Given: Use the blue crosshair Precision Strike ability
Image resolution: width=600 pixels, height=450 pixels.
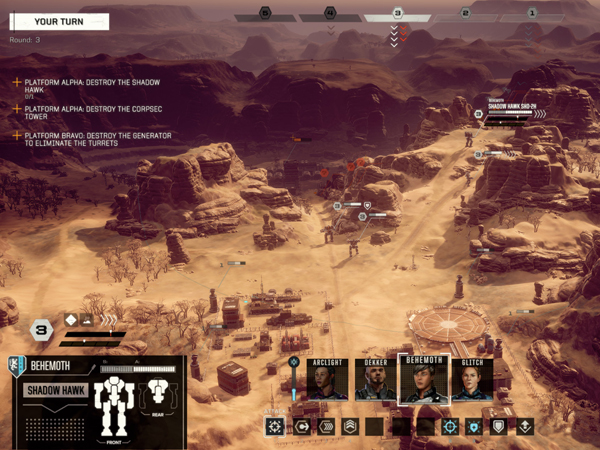Looking at the screenshot, I should click(x=450, y=426).
